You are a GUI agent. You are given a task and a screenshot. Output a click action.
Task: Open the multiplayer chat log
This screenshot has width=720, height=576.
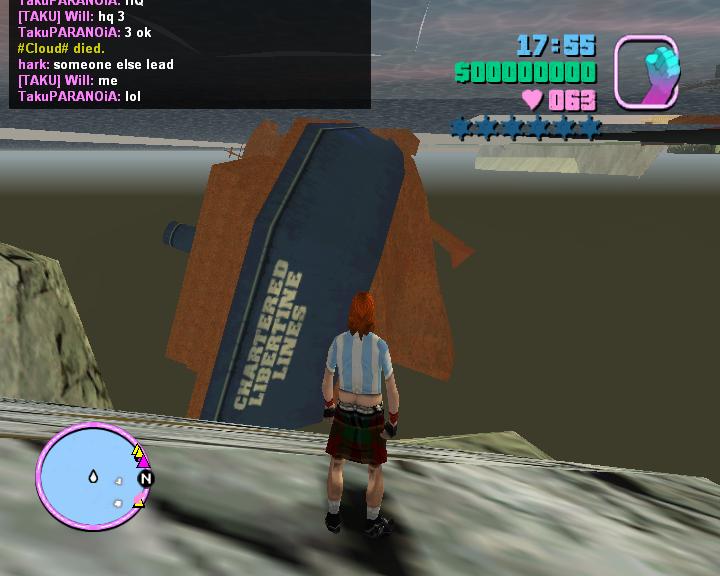[x=190, y=52]
